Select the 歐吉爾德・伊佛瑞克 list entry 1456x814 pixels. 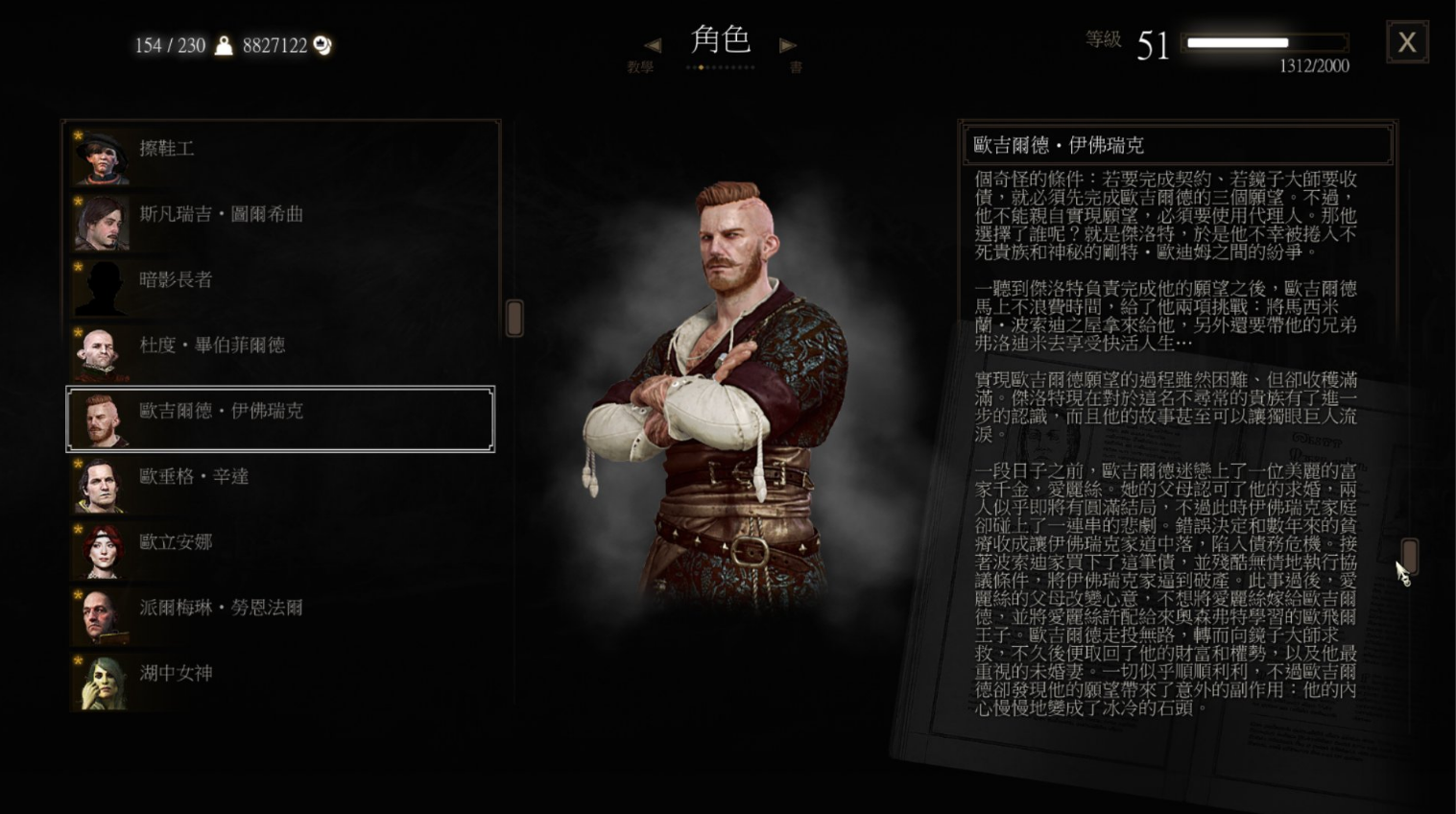278,417
